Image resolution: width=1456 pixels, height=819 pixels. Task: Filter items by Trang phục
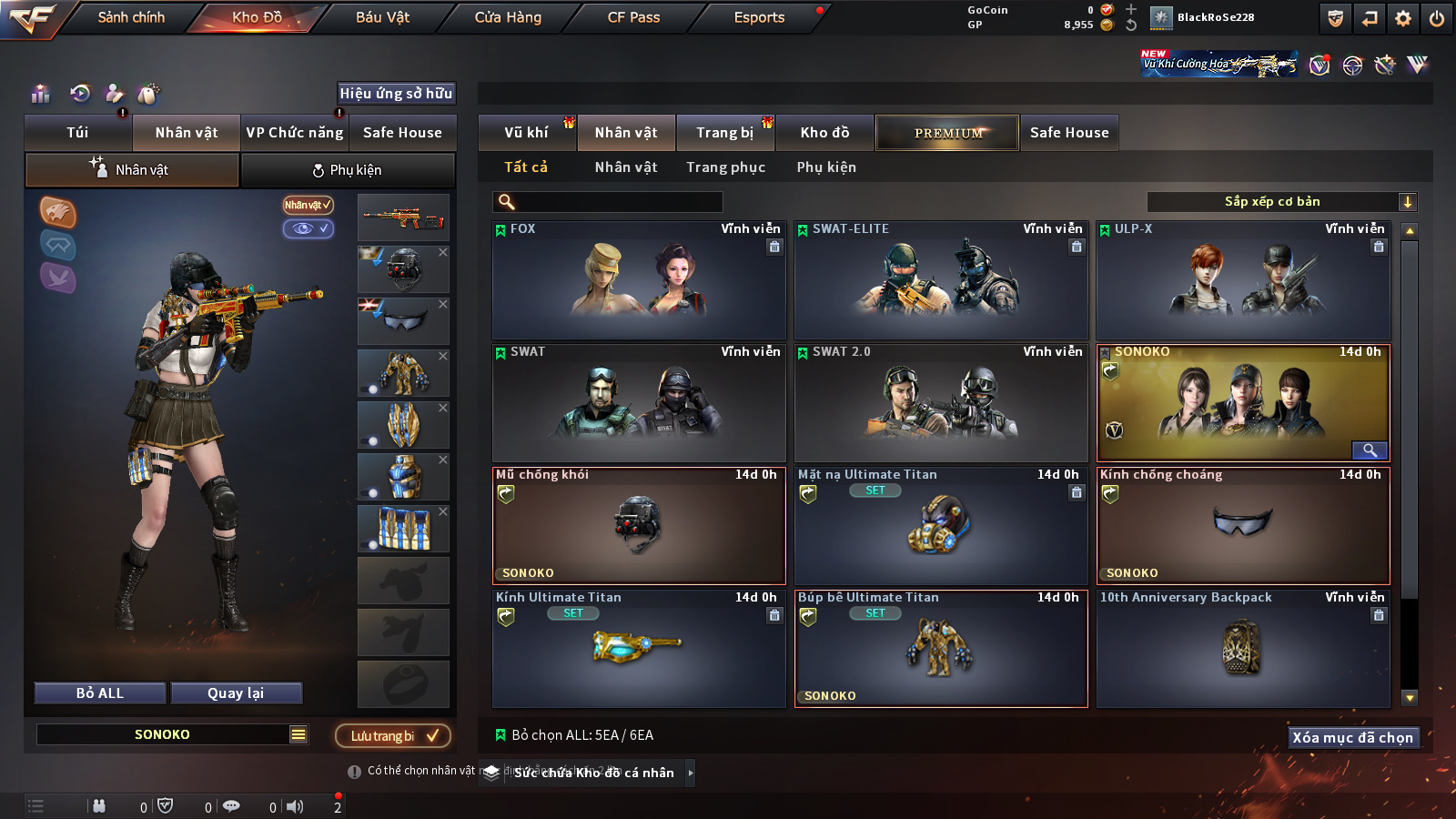725,167
